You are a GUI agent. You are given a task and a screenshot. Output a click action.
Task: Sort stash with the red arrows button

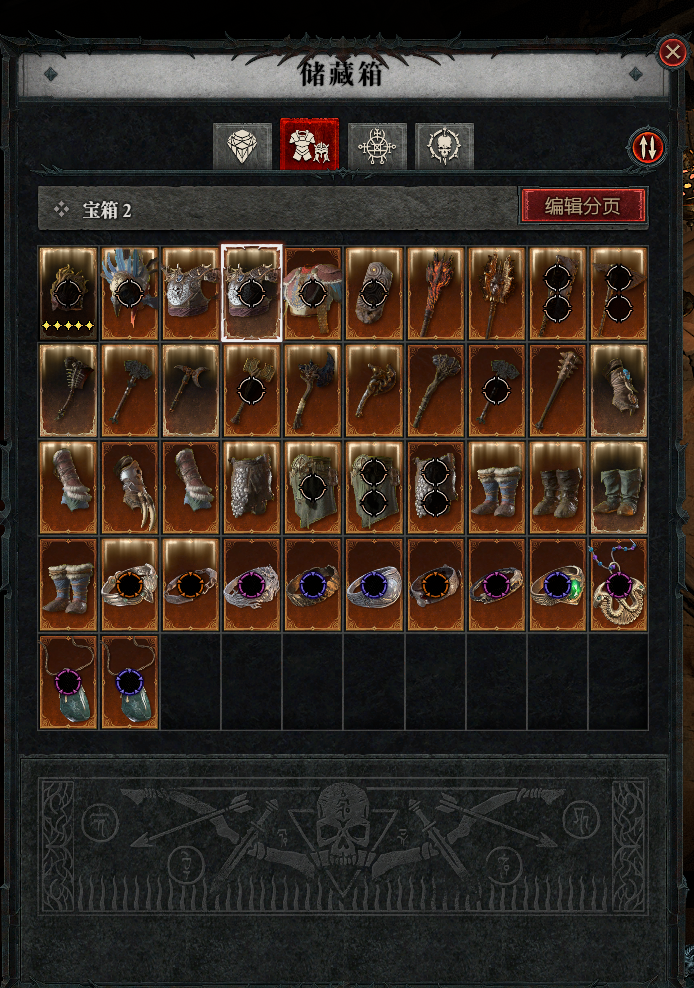[x=648, y=147]
